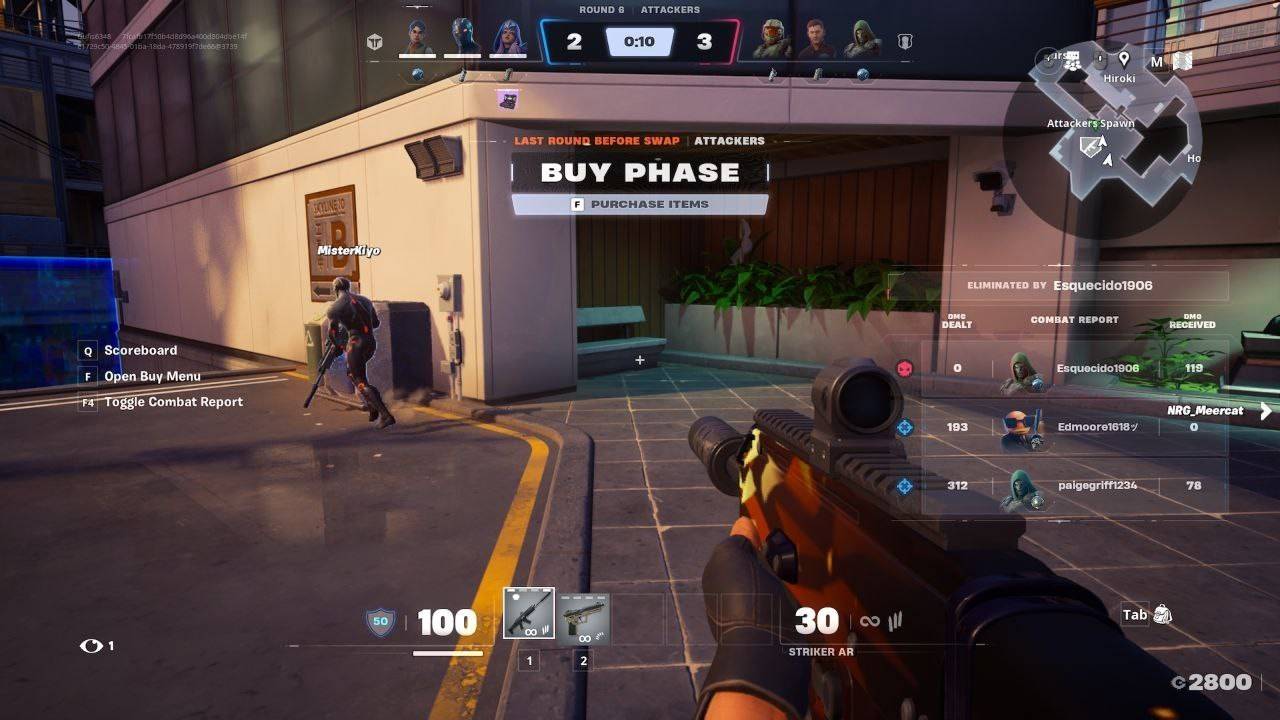Click the red skull elimination icon beside Esquecido1906
The height and width of the screenshot is (720, 1280).
point(906,367)
